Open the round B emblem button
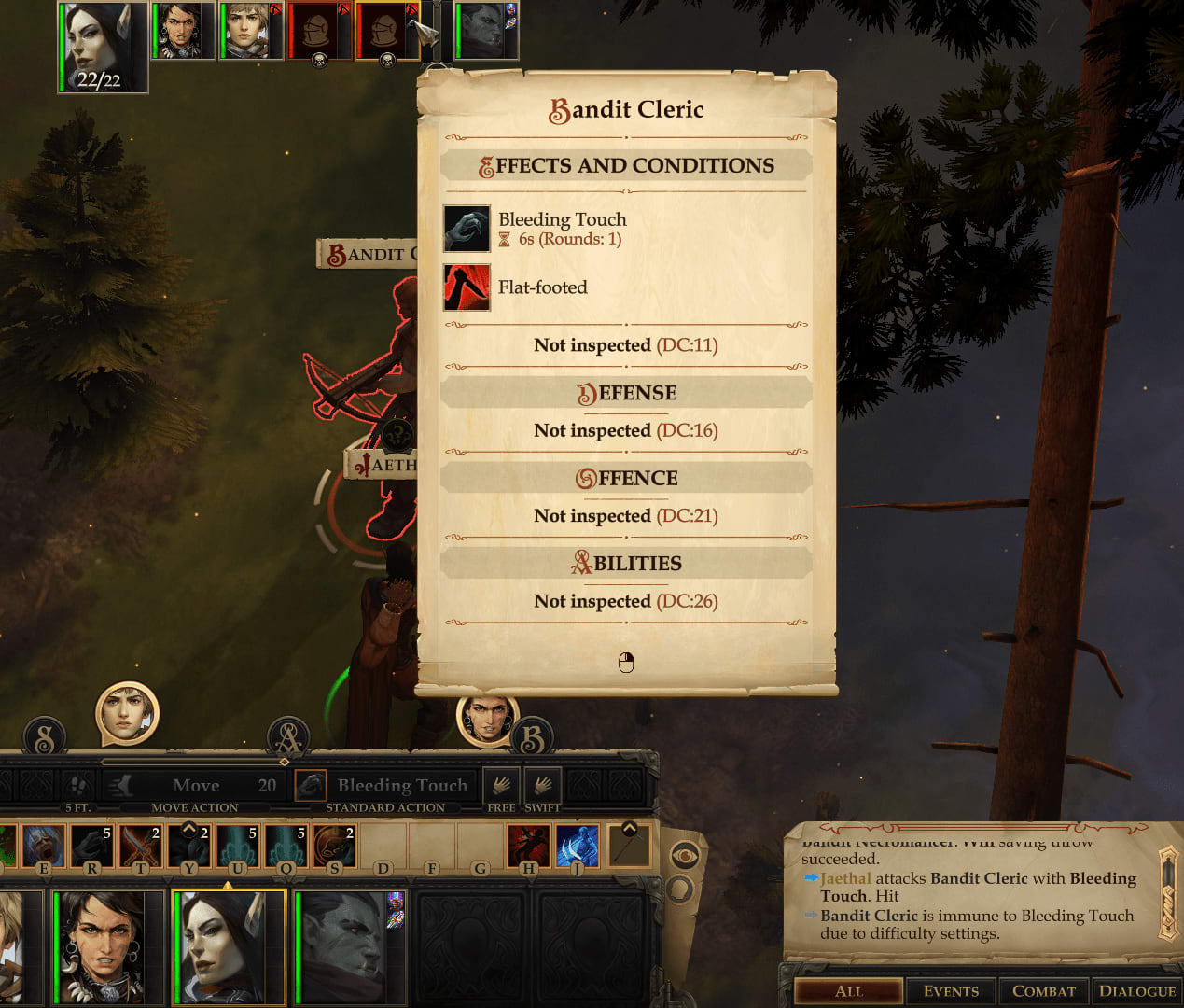1184x1008 pixels. pyautogui.click(x=532, y=739)
